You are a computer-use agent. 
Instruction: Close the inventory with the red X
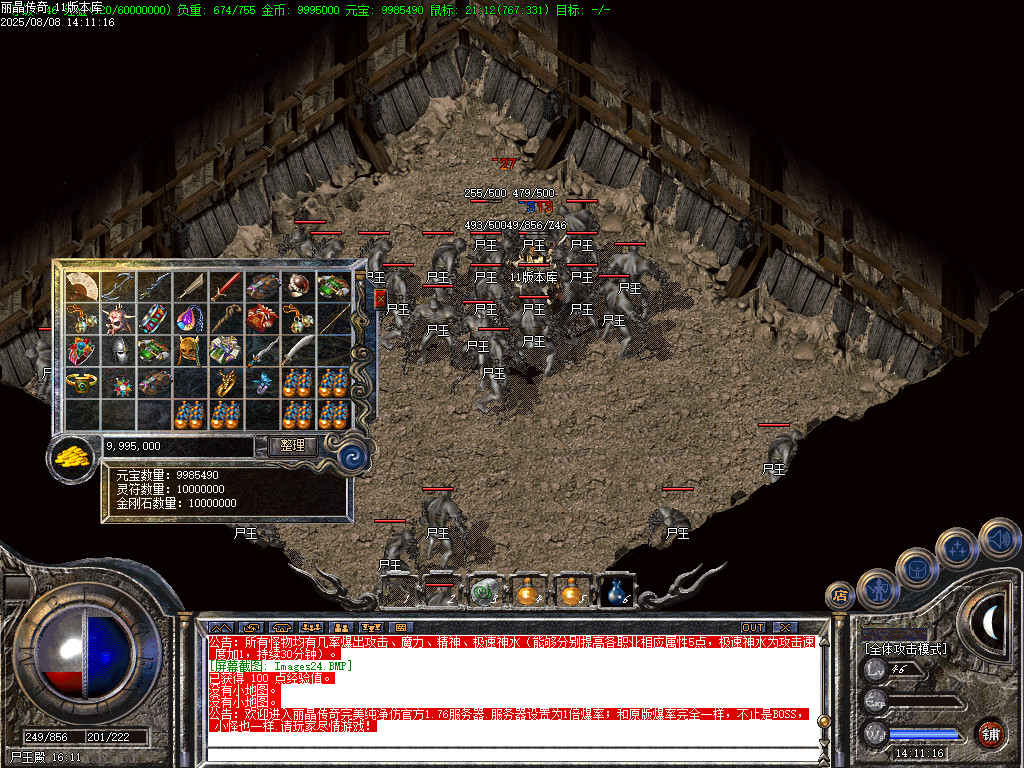380,298
